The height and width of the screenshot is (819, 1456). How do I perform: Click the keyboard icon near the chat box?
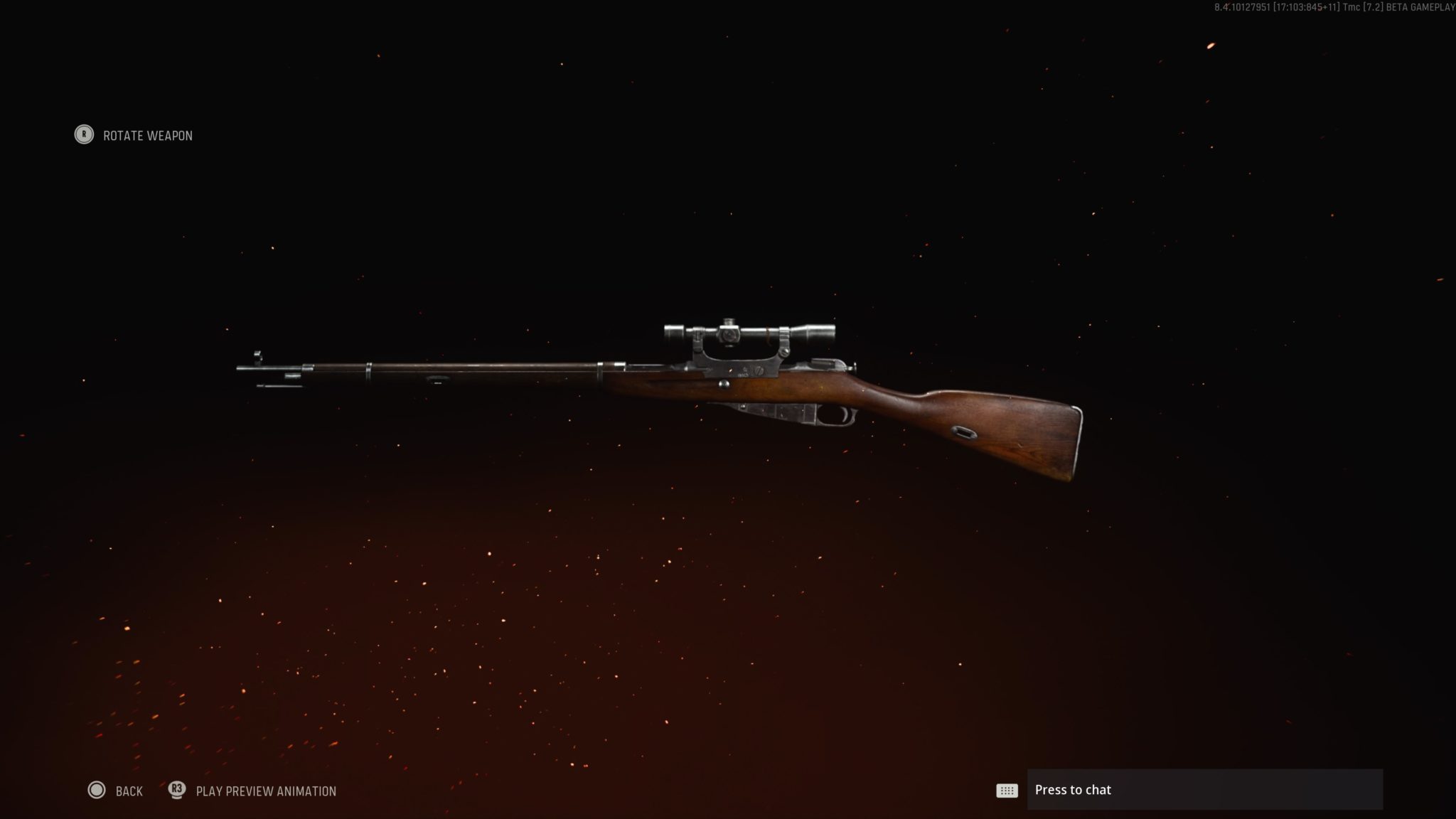click(x=1007, y=790)
